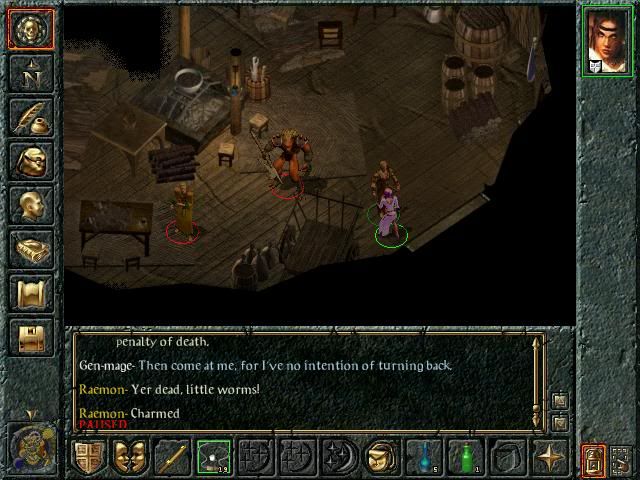Open the options chest button
The height and width of the screenshot is (480, 640).
pos(30,337)
